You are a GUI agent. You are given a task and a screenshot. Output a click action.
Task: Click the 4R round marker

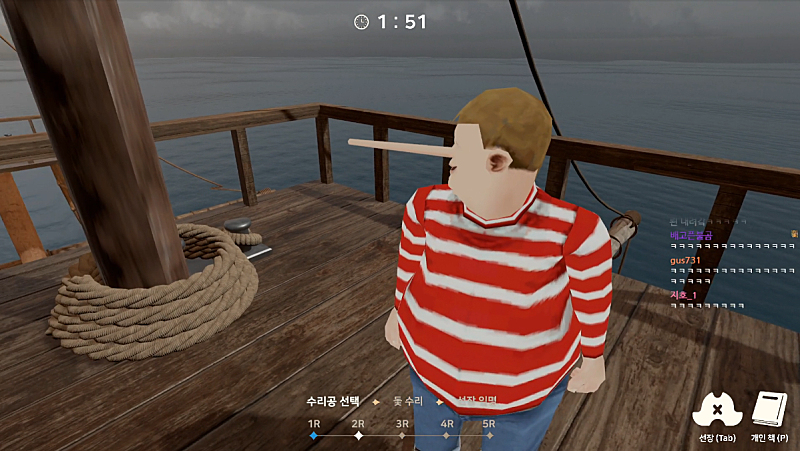coord(447,436)
